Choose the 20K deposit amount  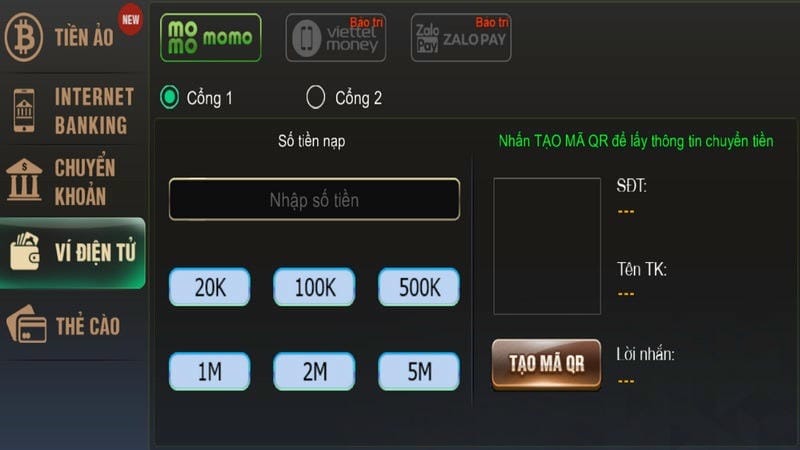point(210,288)
